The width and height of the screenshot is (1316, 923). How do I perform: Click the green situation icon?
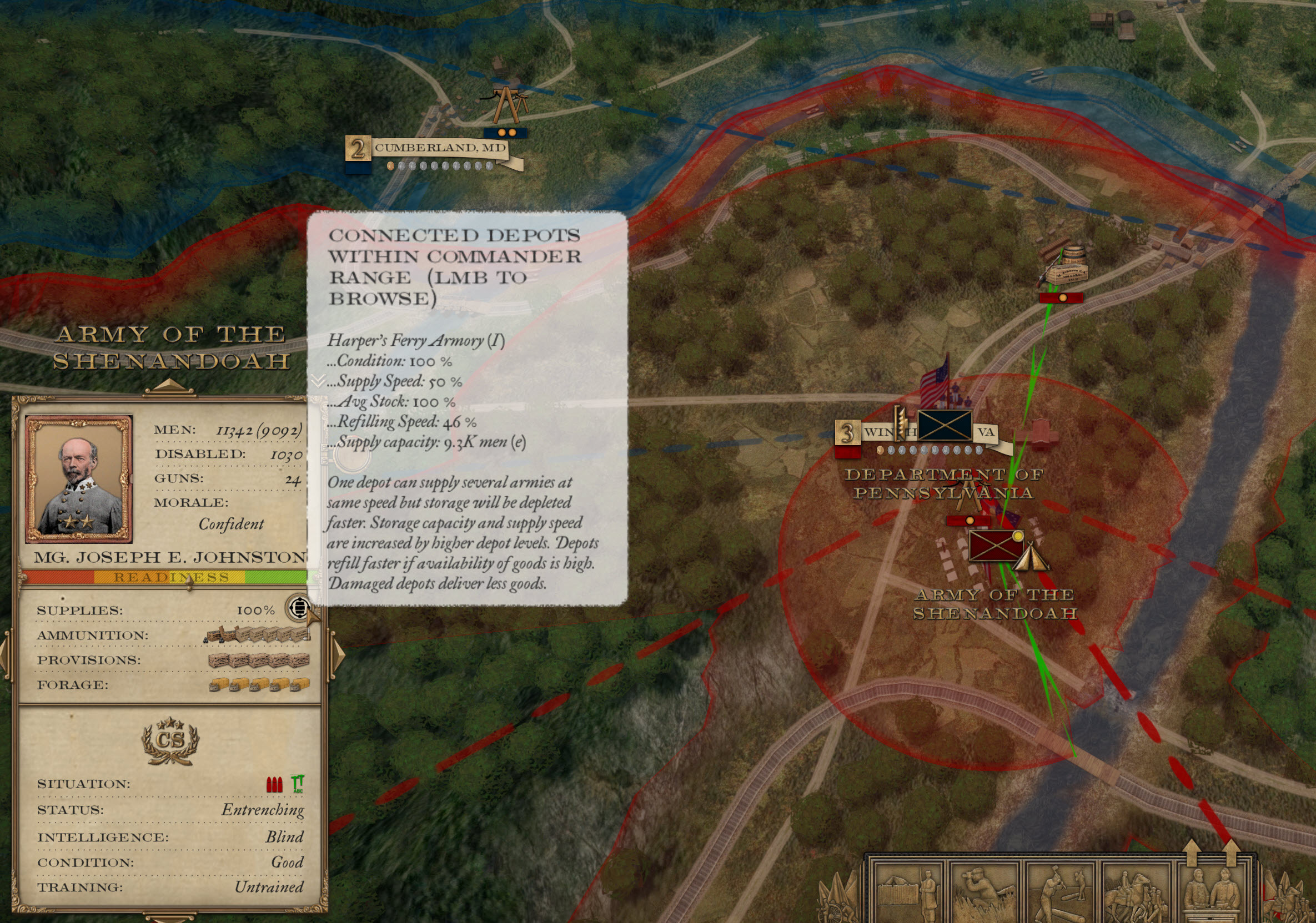click(x=298, y=784)
